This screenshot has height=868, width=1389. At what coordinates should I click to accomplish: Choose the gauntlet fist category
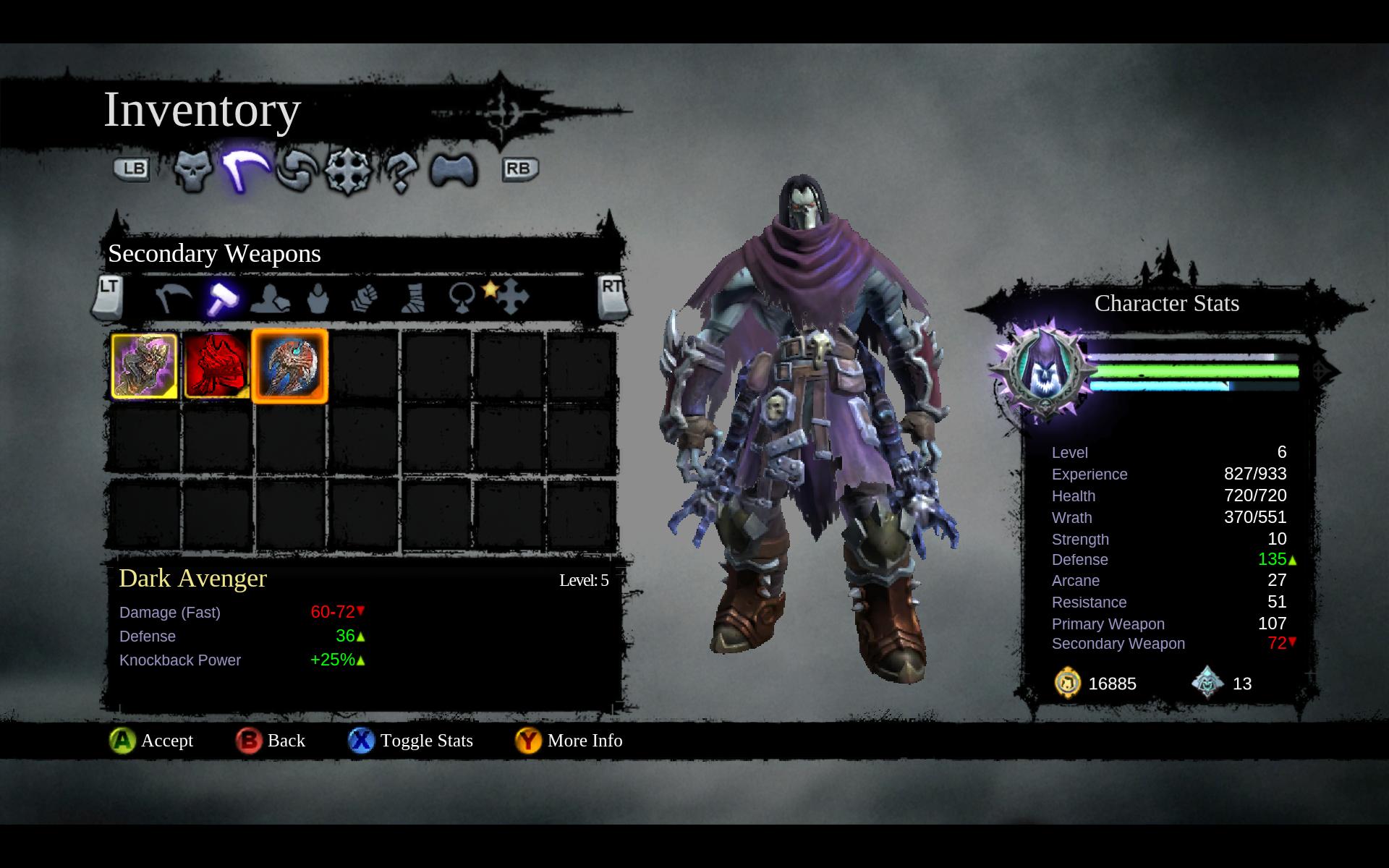pyautogui.click(x=365, y=298)
